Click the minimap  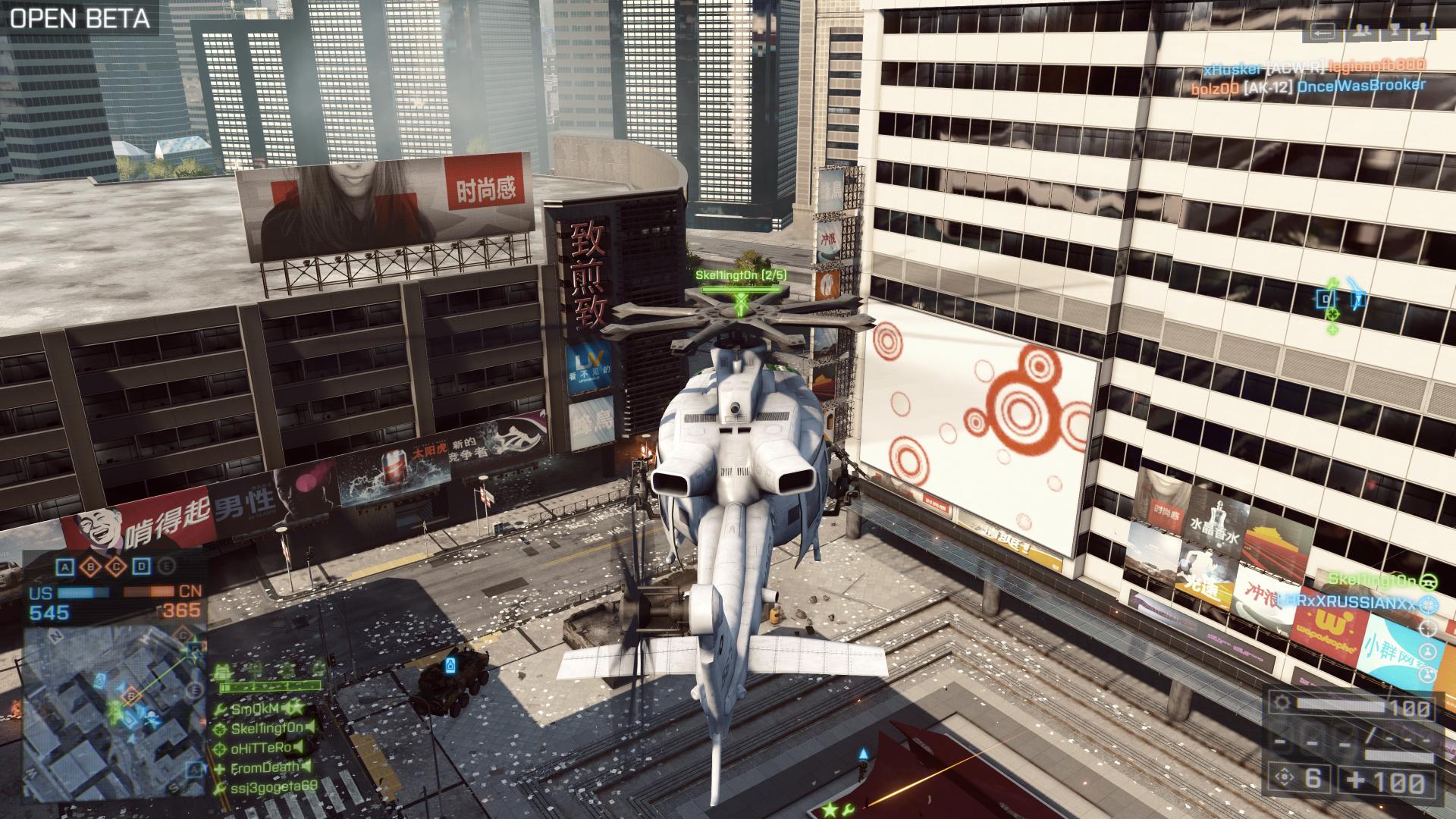114,713
